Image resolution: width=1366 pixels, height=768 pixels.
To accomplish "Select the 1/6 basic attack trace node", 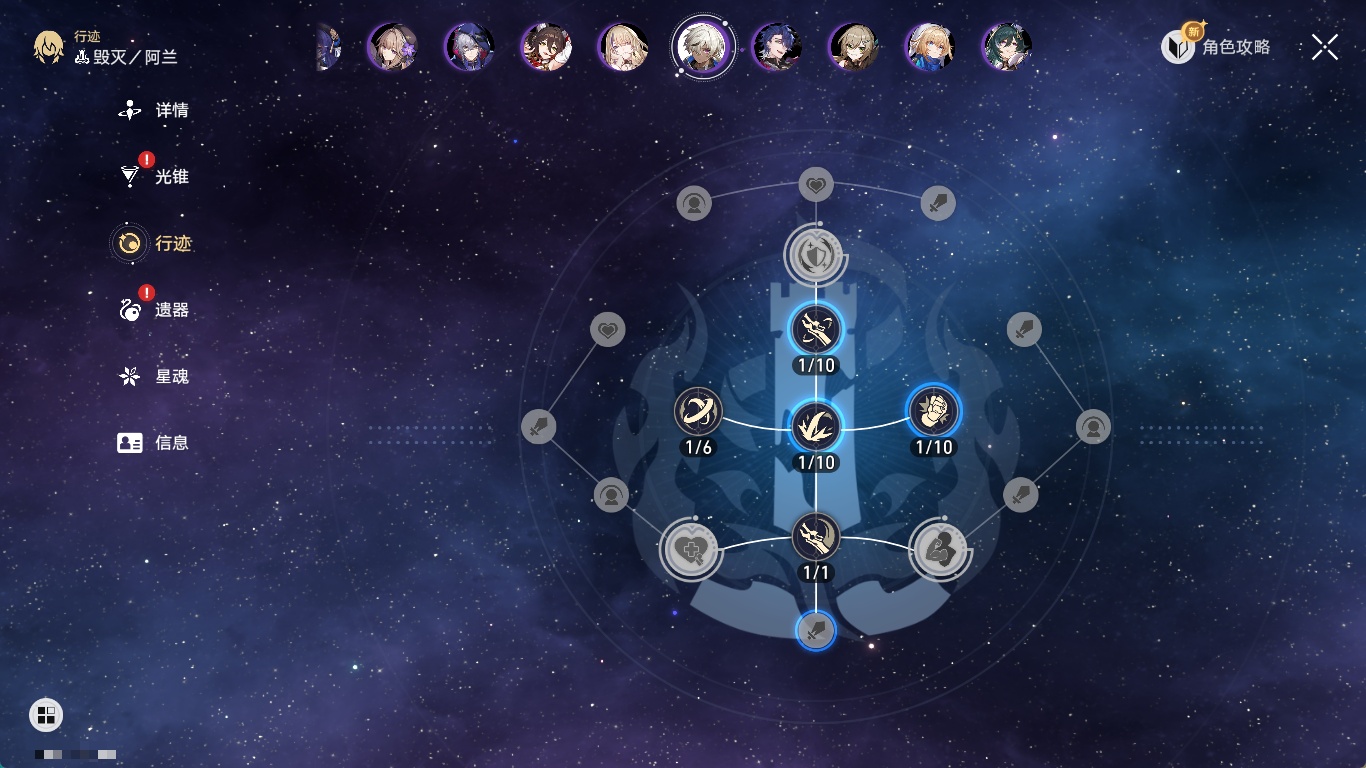I will 698,412.
